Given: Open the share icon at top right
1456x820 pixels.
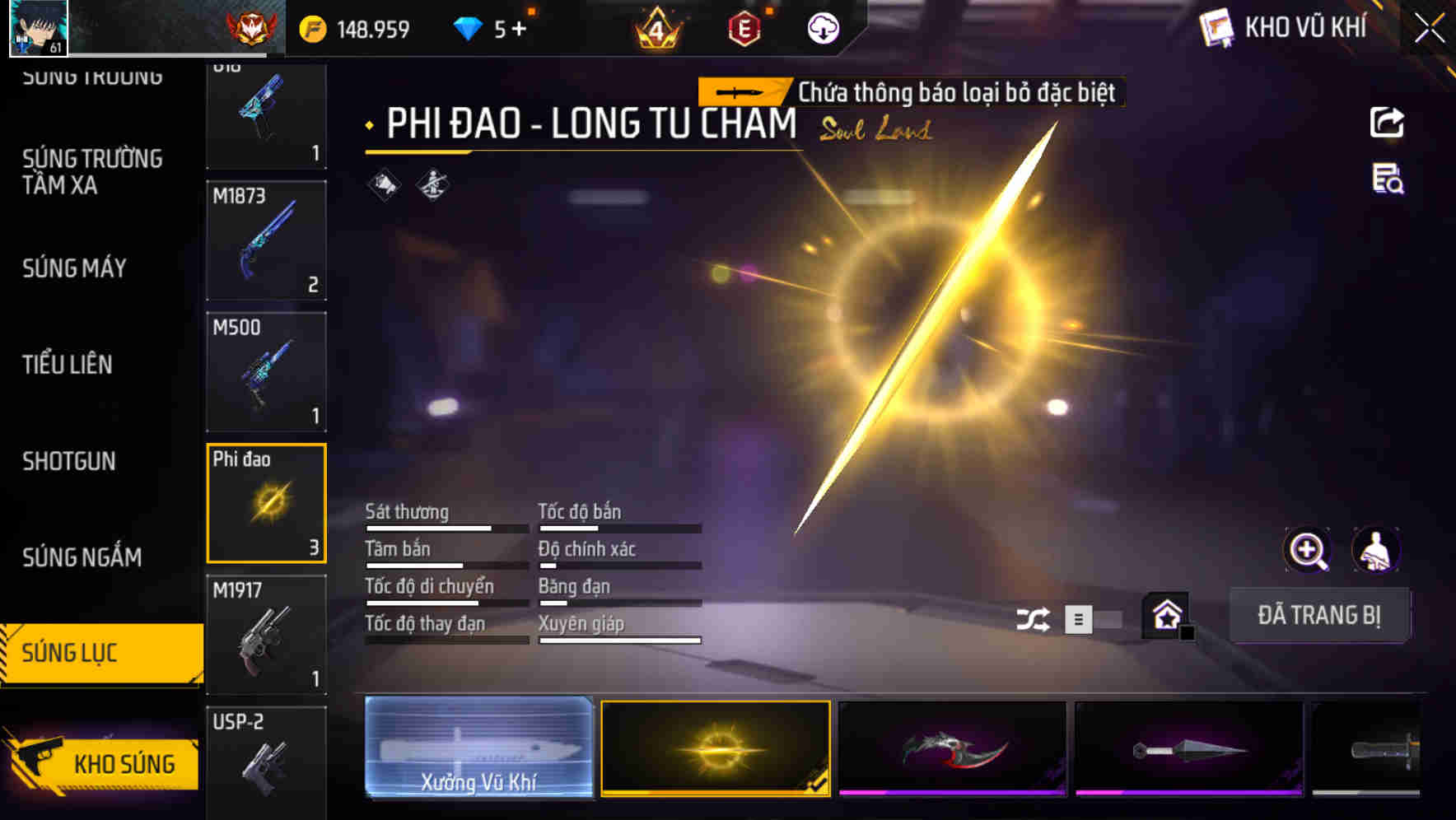Looking at the screenshot, I should click(x=1388, y=121).
